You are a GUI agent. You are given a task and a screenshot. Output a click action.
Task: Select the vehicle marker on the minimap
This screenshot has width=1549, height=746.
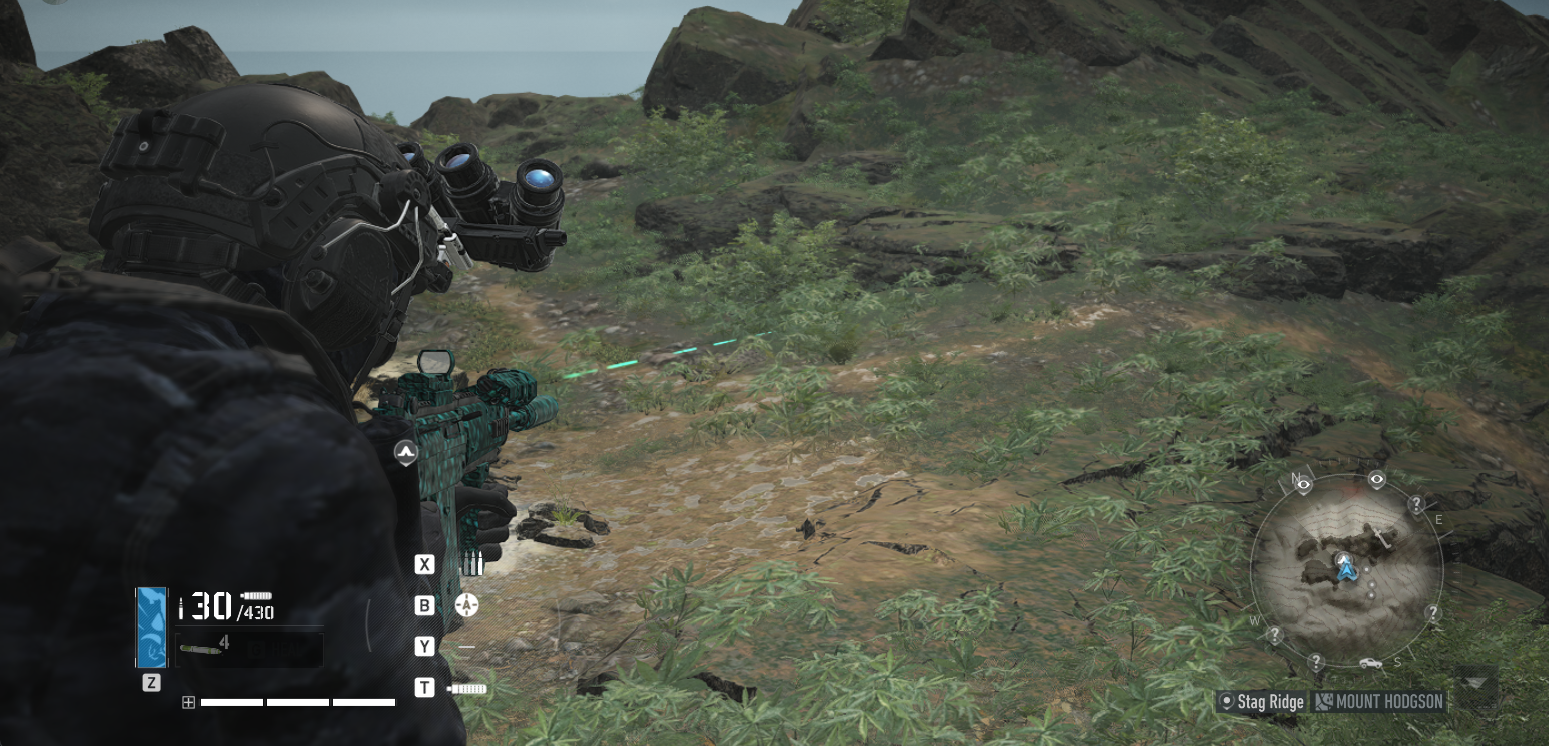pos(1369,663)
